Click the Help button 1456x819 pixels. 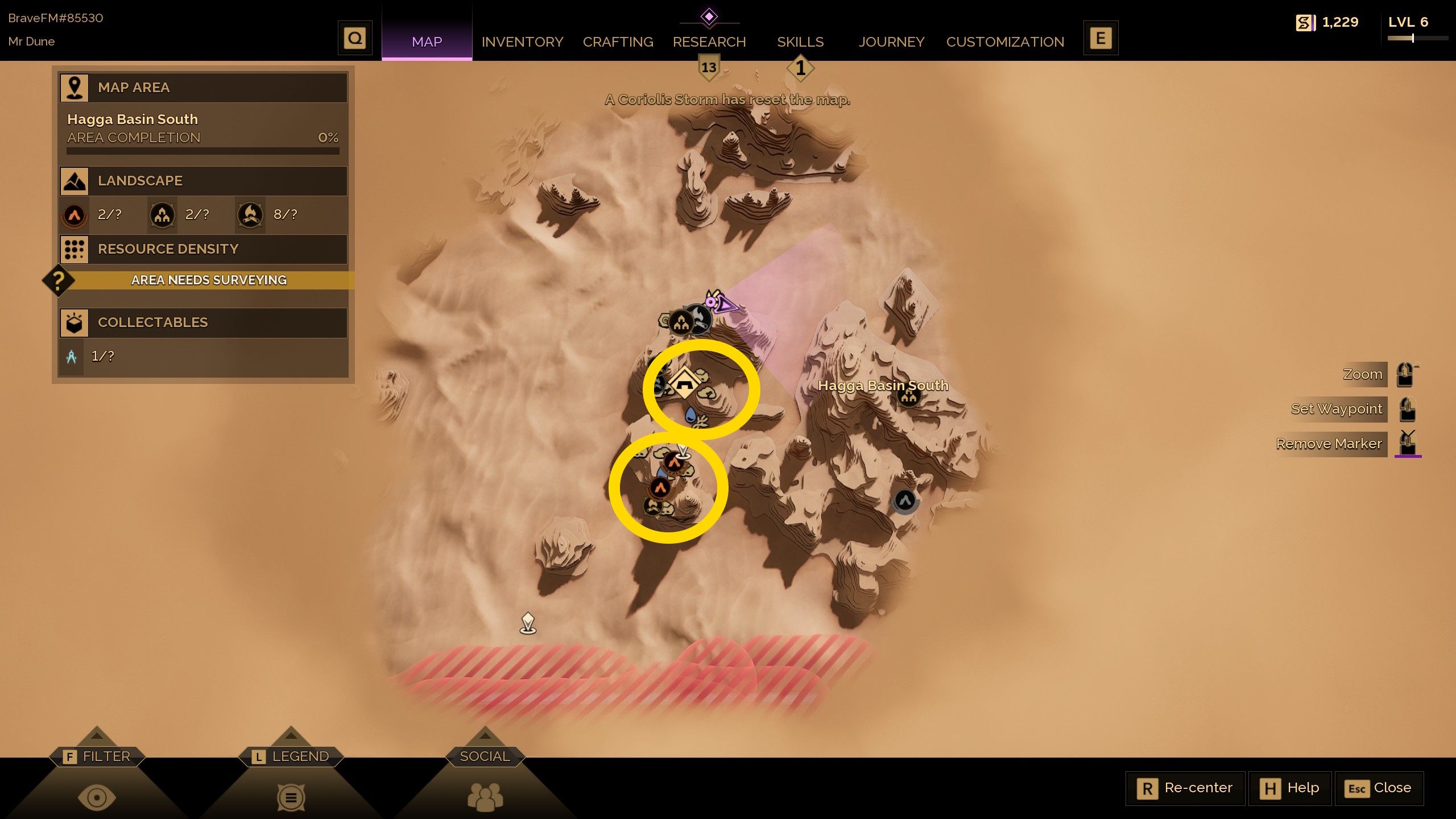1290,788
